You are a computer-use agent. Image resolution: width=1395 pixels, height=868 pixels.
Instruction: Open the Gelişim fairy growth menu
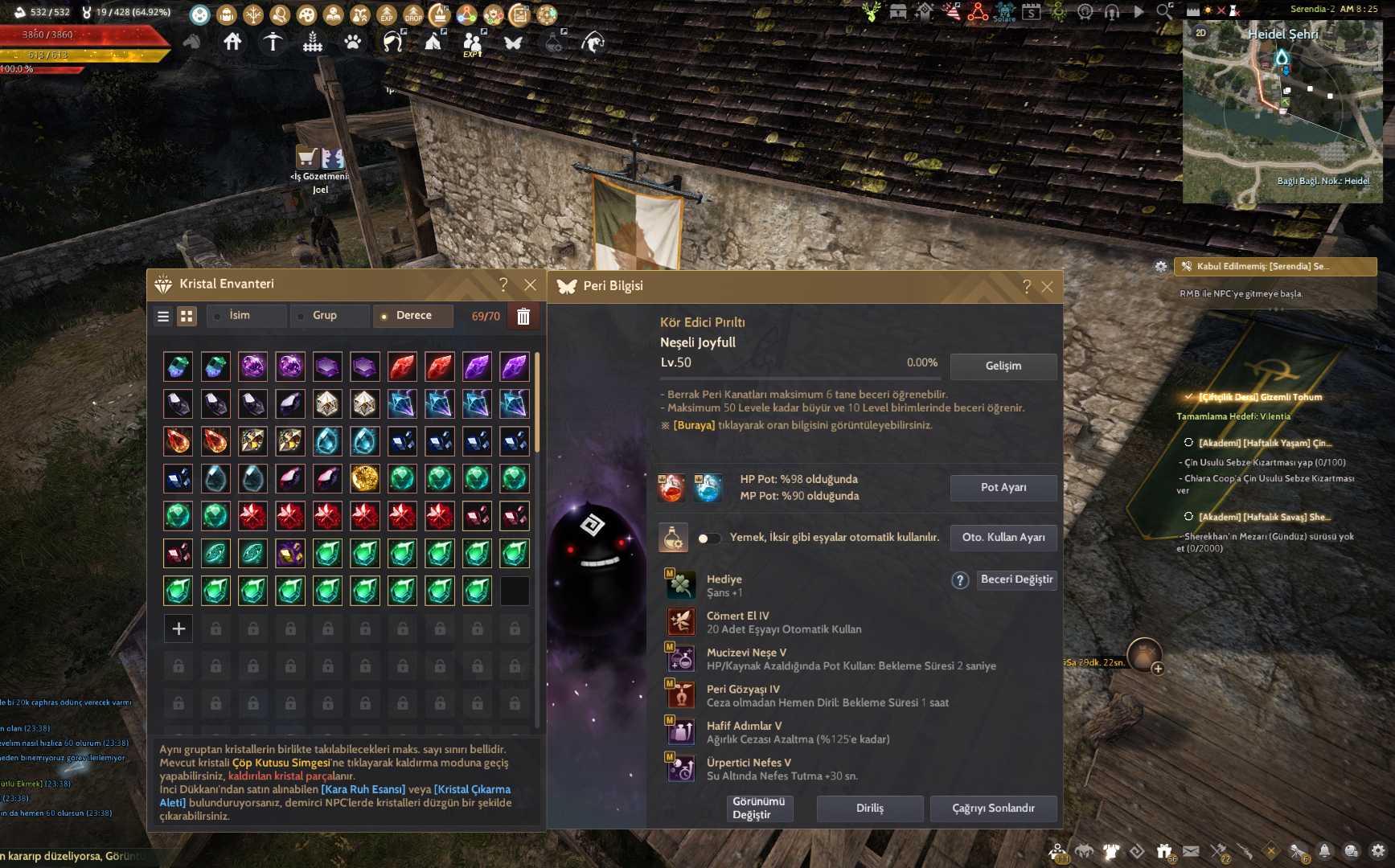tap(1003, 366)
